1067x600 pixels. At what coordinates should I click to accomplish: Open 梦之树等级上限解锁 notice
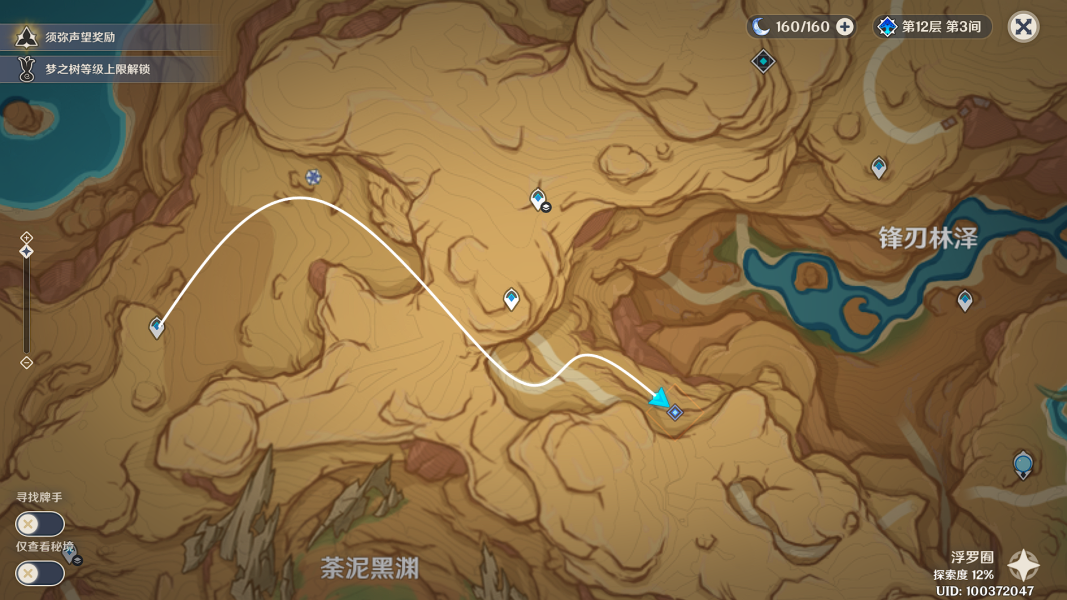point(108,69)
